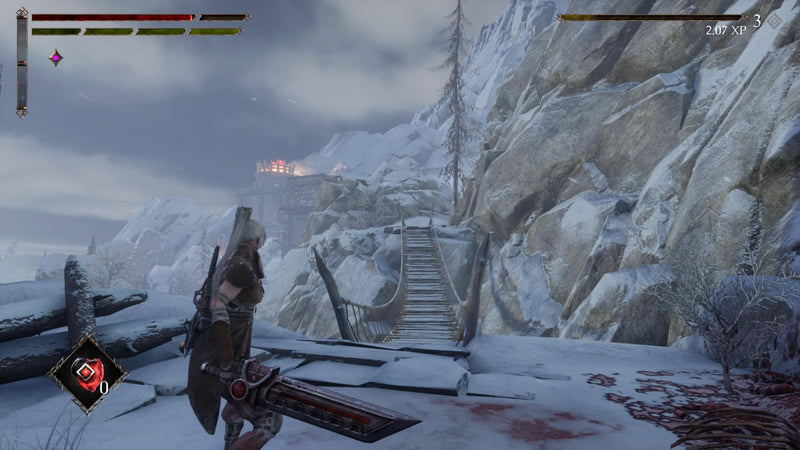The width and height of the screenshot is (800, 450).
Task: Click the pink gem buff icon
Action: pos(56,58)
